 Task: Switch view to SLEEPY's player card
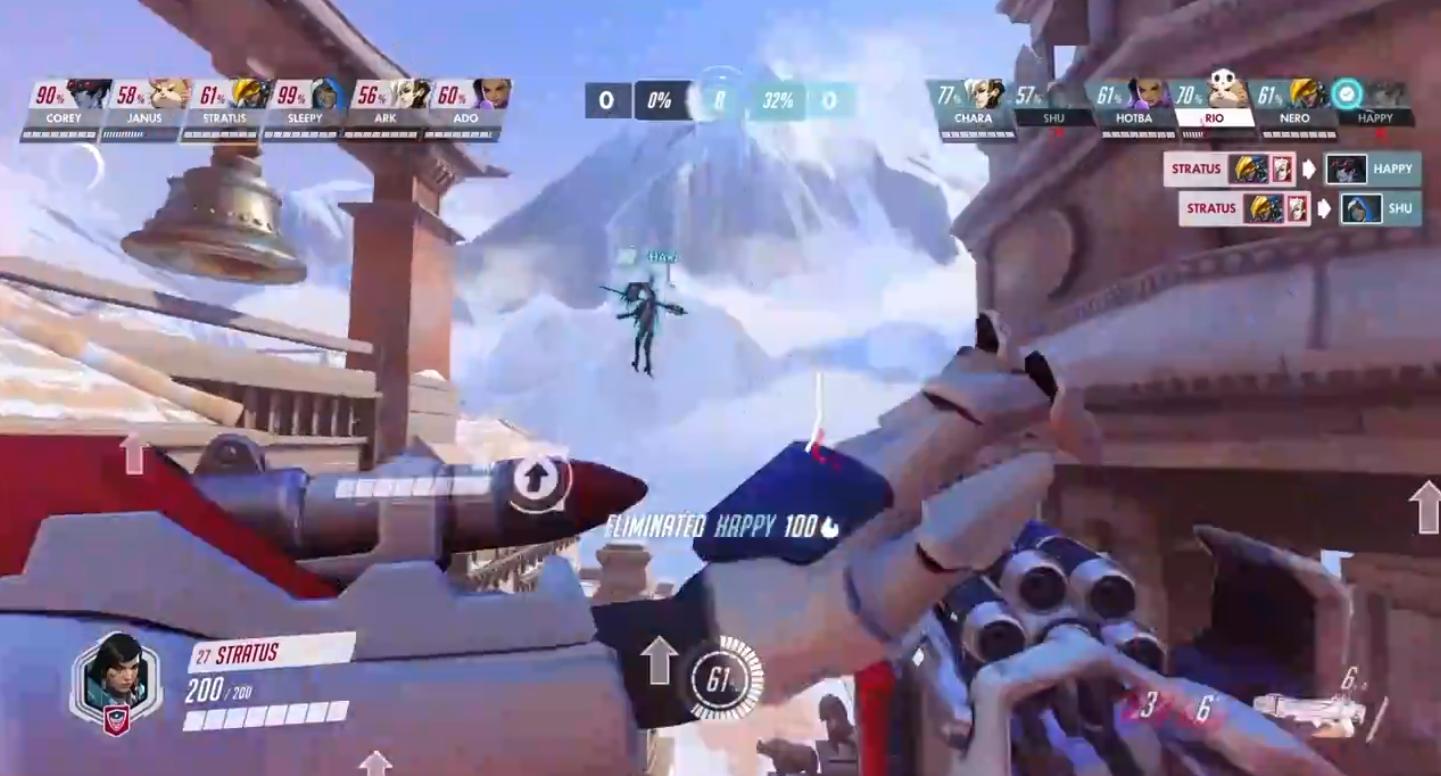[306, 108]
